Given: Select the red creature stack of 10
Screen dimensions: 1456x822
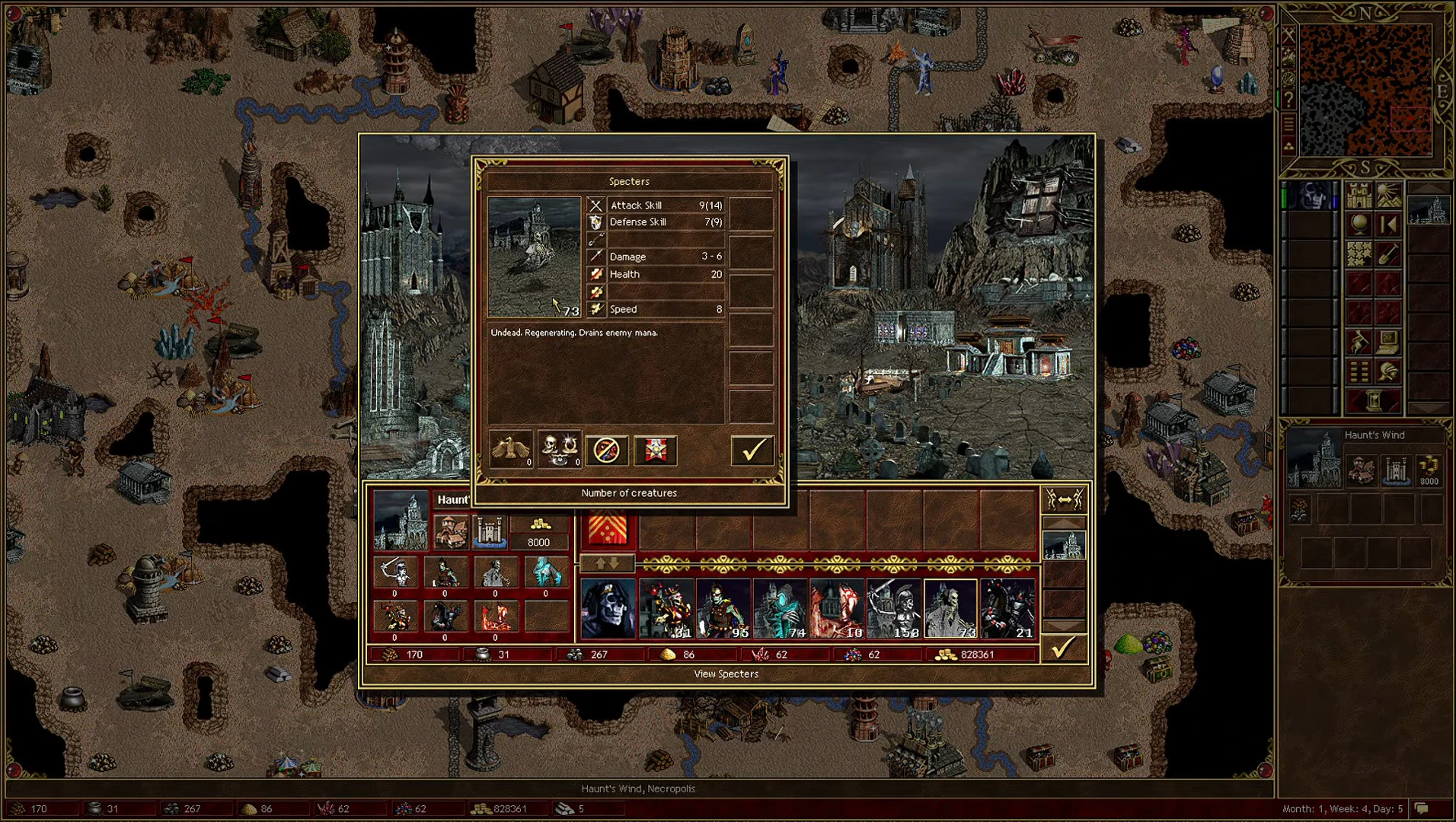Looking at the screenshot, I should coord(837,608).
